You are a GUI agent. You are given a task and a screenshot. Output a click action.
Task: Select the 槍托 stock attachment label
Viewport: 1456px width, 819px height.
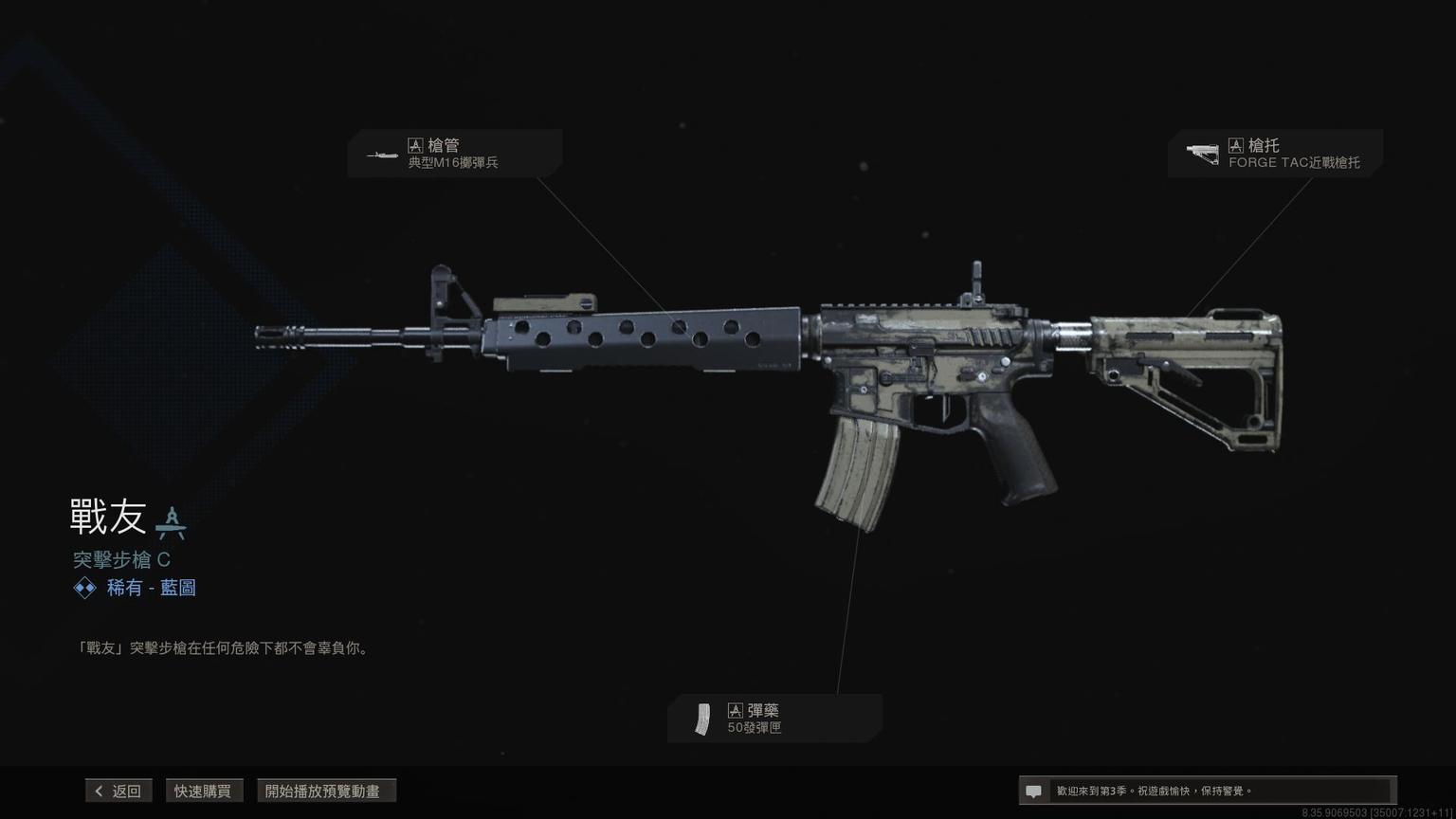coord(1275,154)
